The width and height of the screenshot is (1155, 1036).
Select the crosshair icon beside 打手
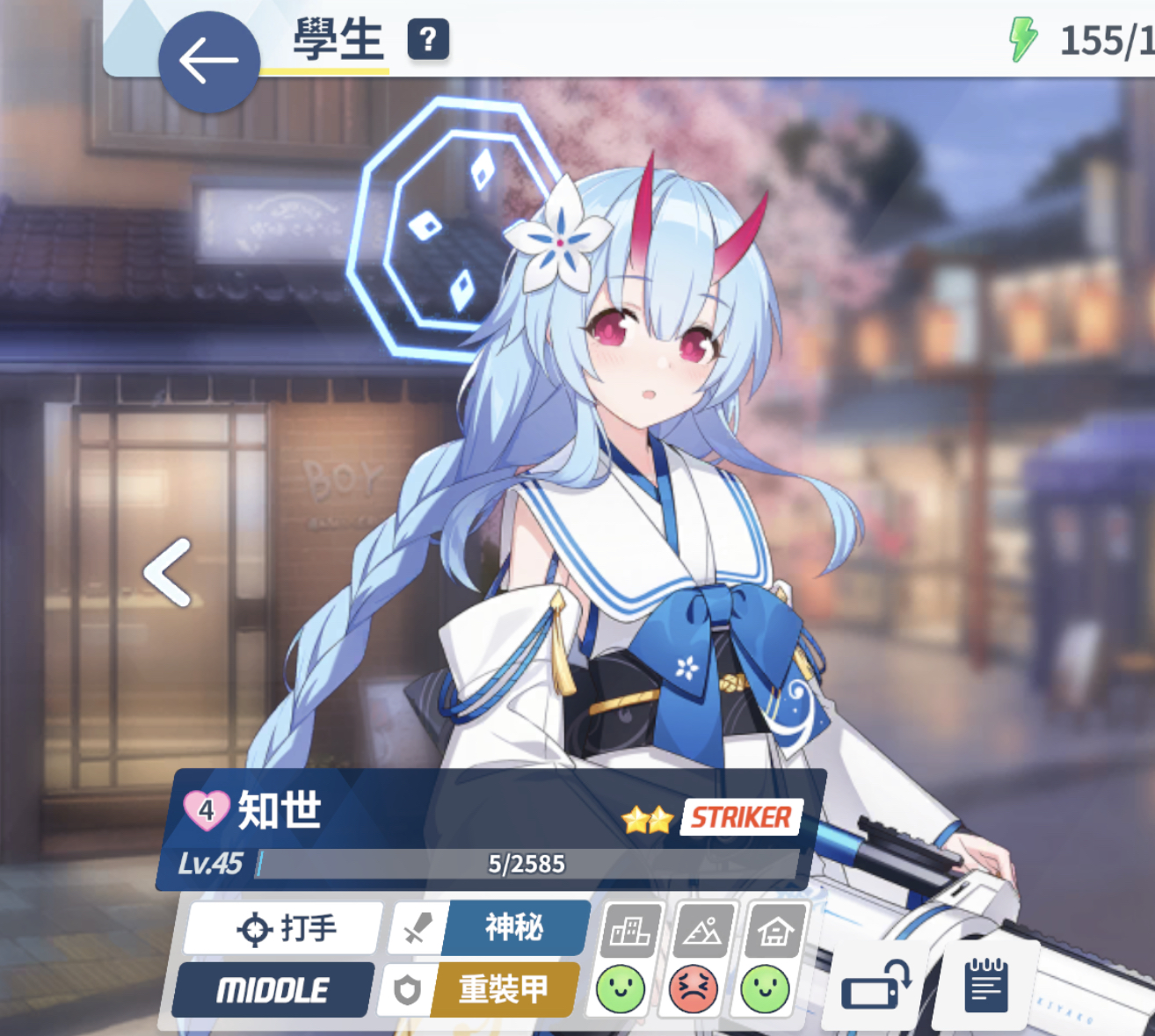(x=254, y=928)
